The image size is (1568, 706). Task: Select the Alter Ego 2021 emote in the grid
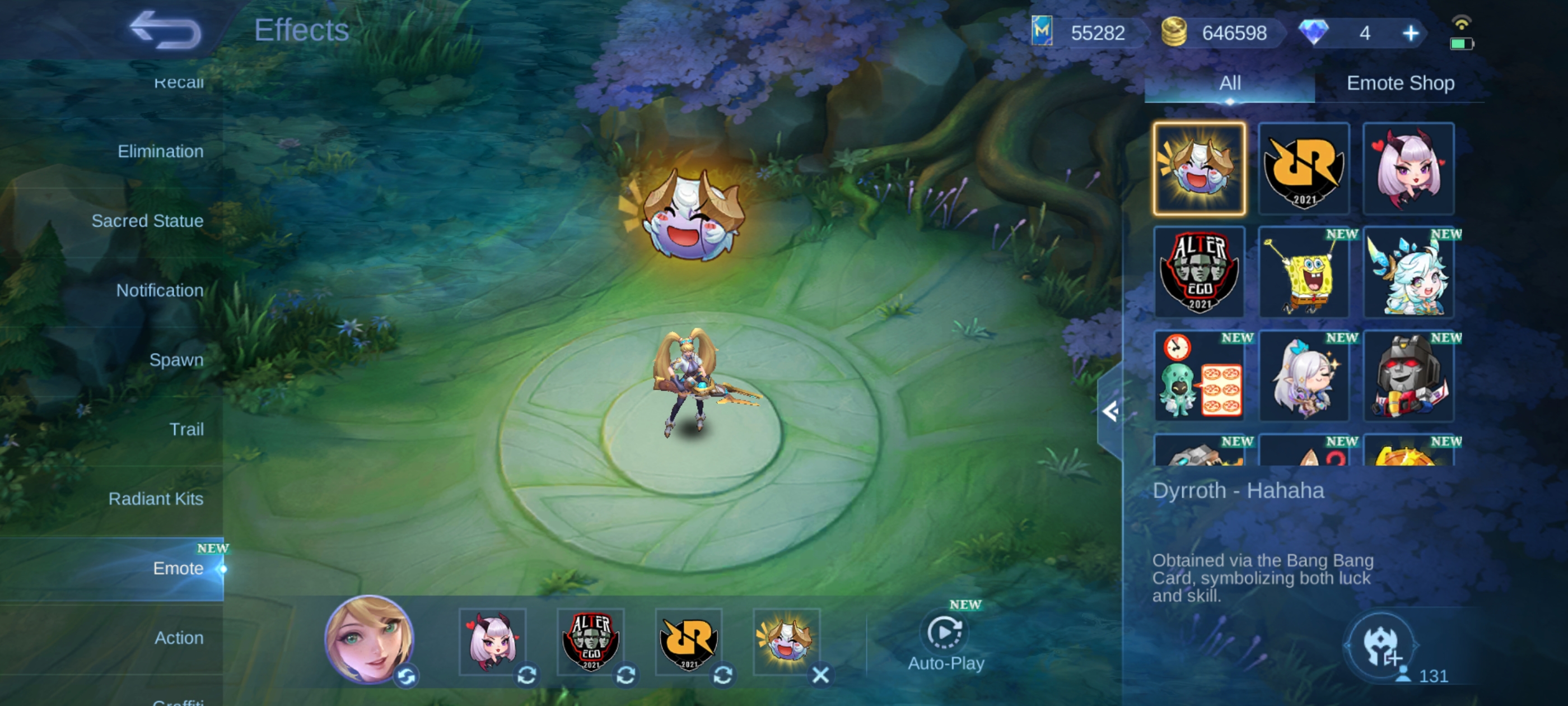click(1198, 272)
